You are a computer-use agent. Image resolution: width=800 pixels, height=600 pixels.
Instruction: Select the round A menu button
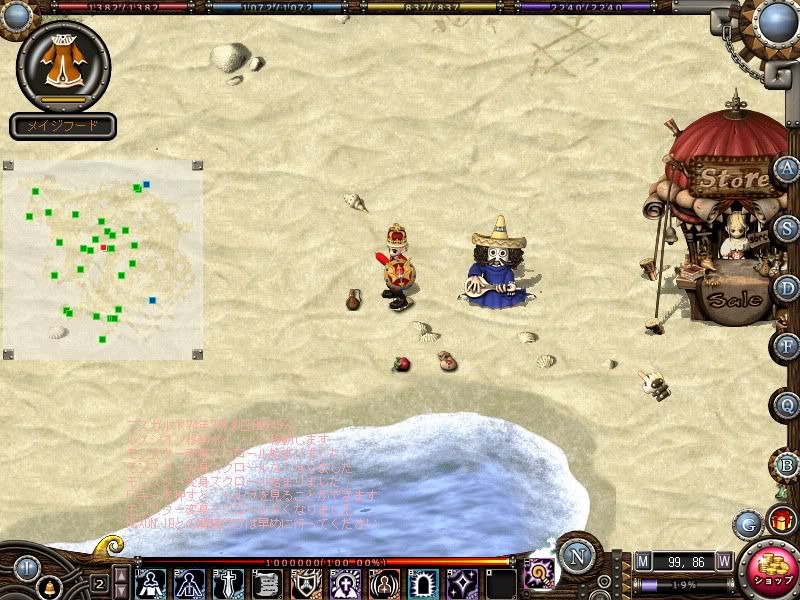click(x=787, y=169)
